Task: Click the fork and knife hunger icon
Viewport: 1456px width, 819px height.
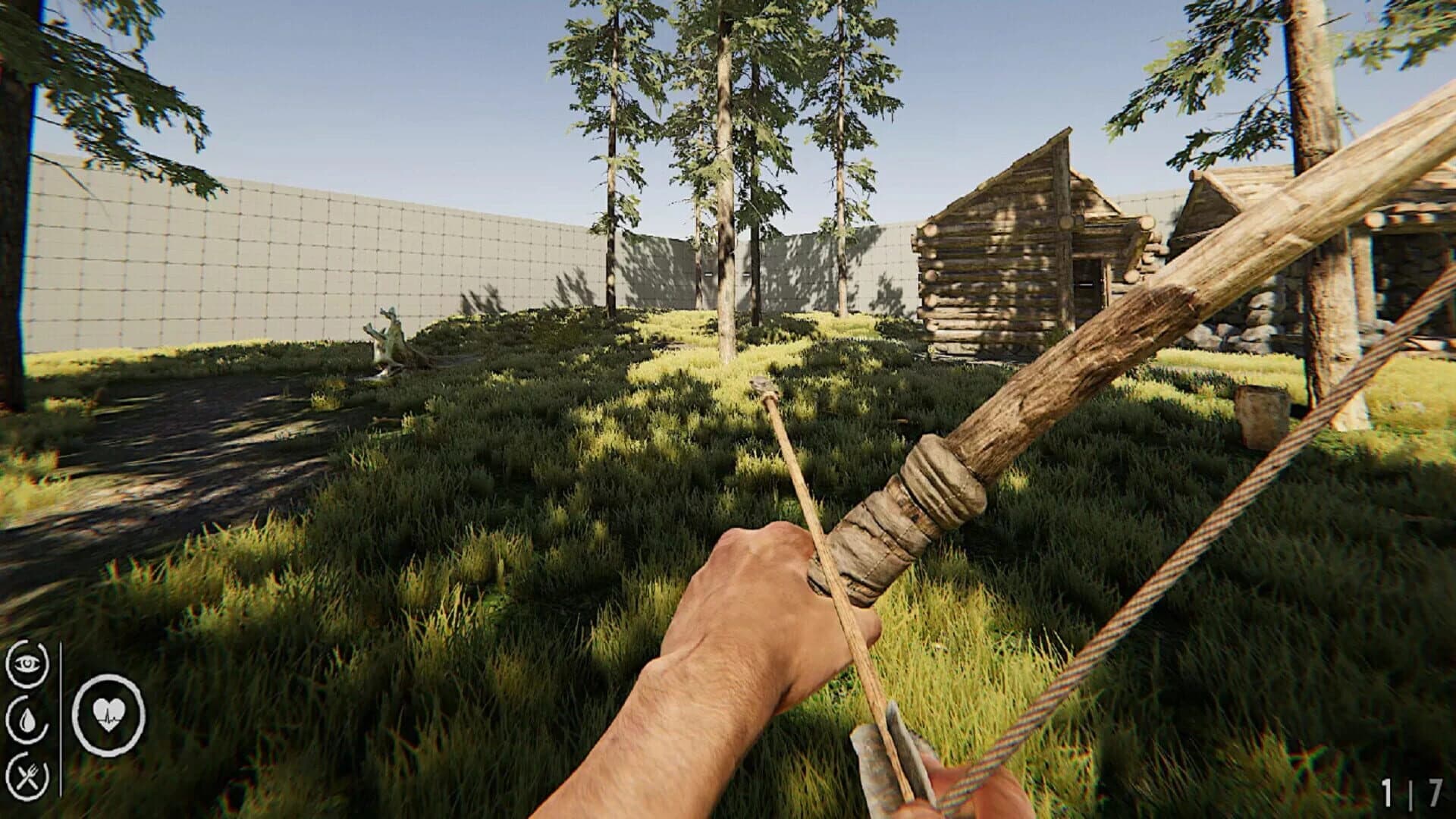Action: pos(28,777)
